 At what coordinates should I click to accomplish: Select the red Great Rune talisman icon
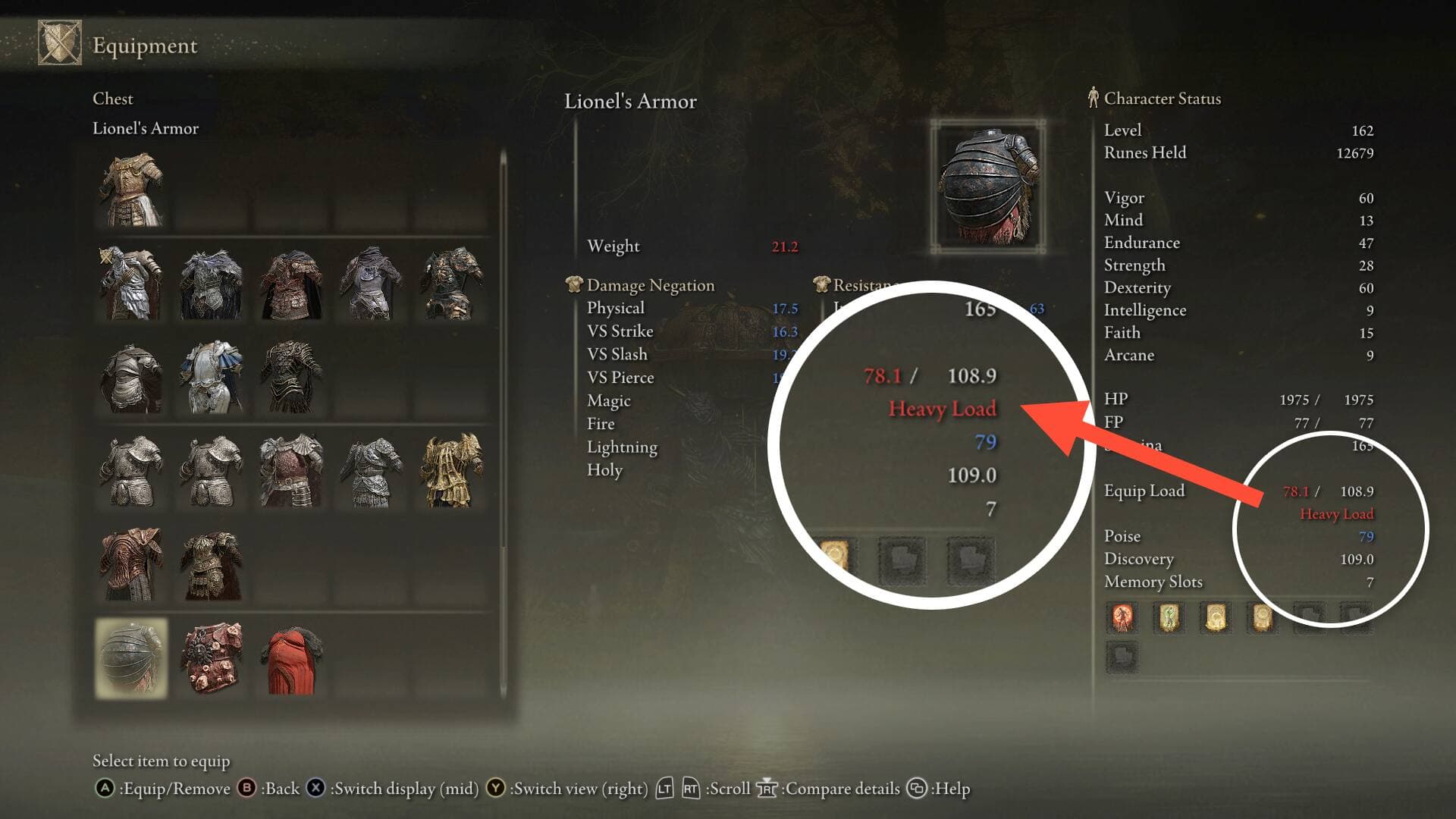point(1121,618)
